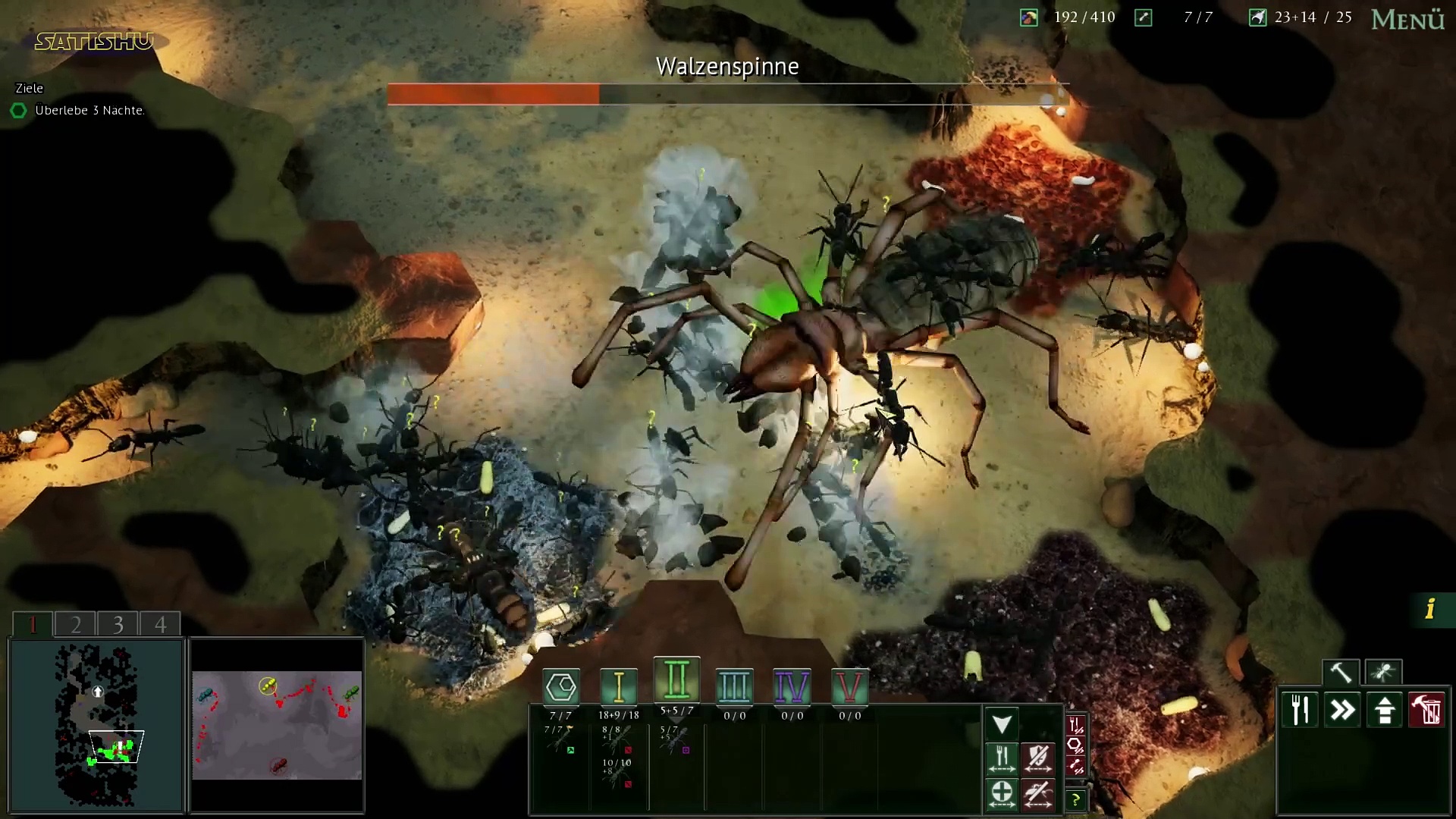This screenshot has width=1456, height=819.
Task: Select the hexagon nest group button
Action: point(561,687)
